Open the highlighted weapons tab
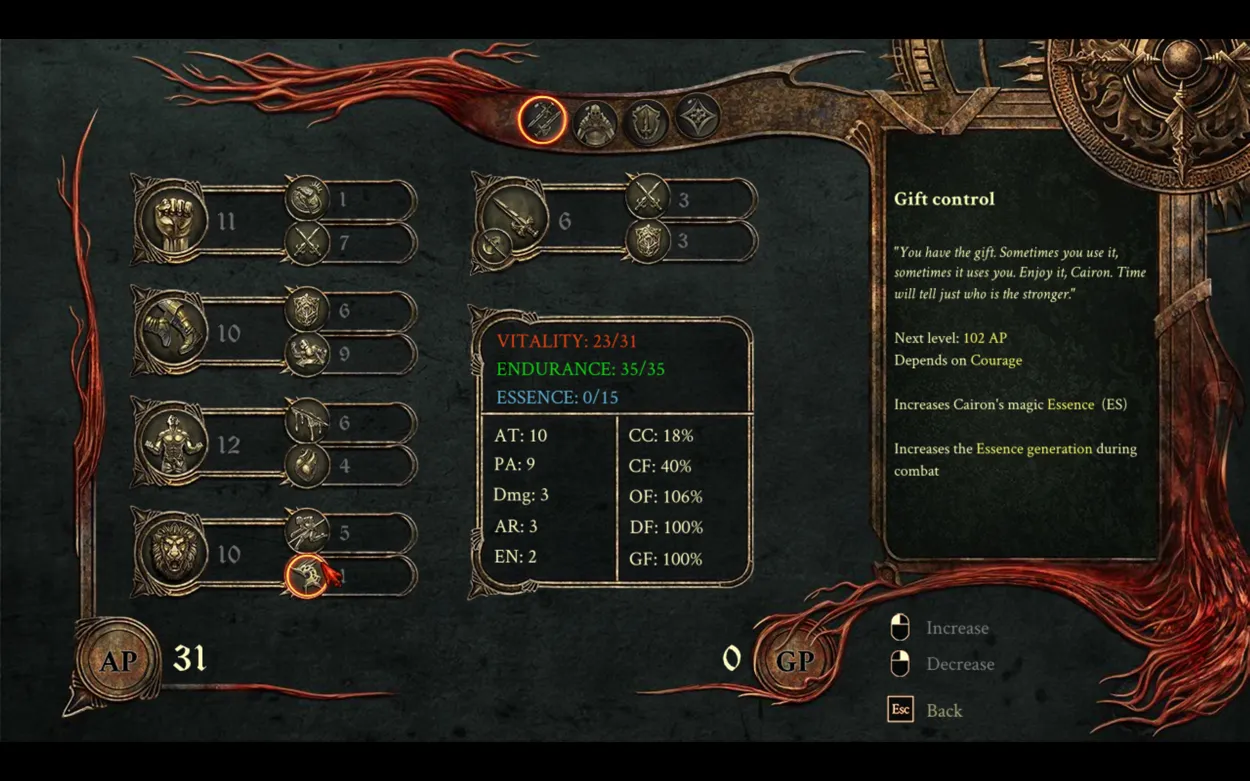The height and width of the screenshot is (781, 1250). (x=543, y=121)
